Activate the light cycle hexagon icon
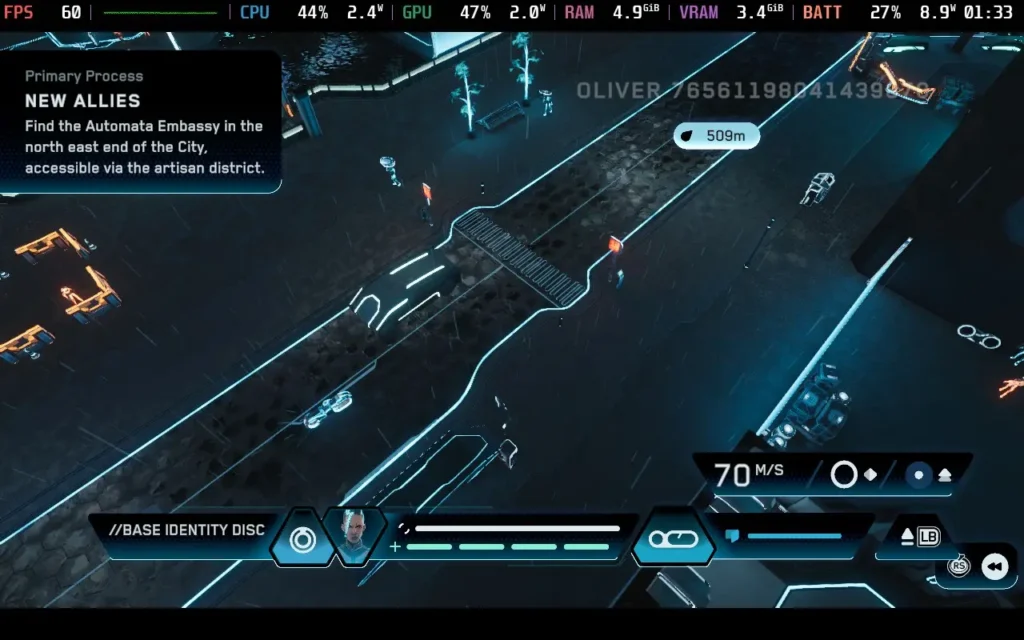 (x=673, y=539)
